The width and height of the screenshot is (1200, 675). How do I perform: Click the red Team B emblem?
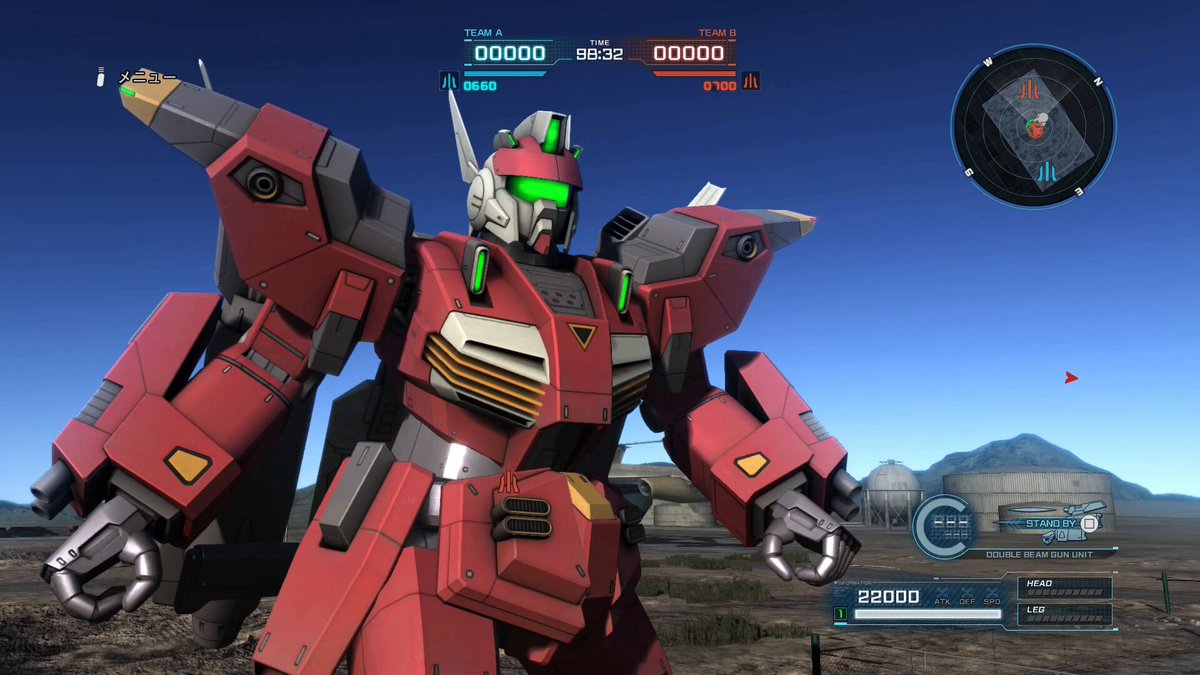click(750, 81)
